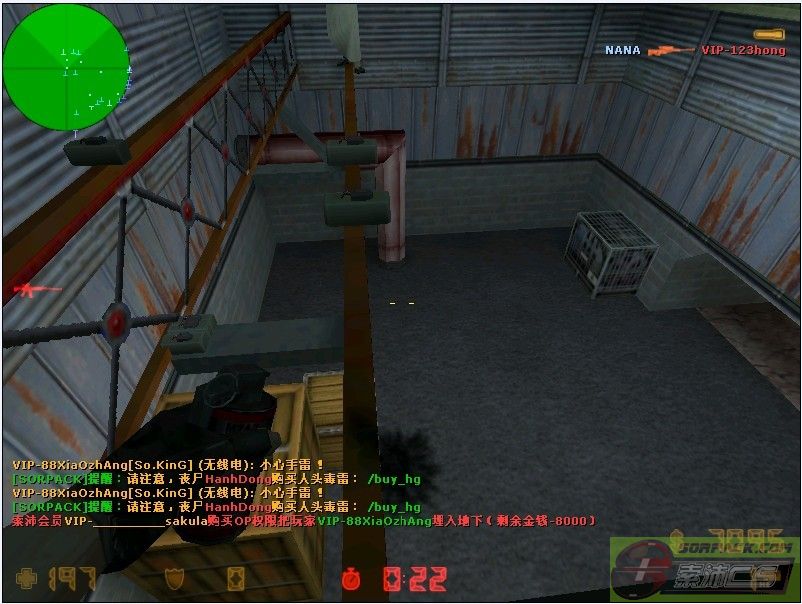Click the green circular radar
Image resolution: width=802 pixels, height=604 pixels.
[x=65, y=67]
